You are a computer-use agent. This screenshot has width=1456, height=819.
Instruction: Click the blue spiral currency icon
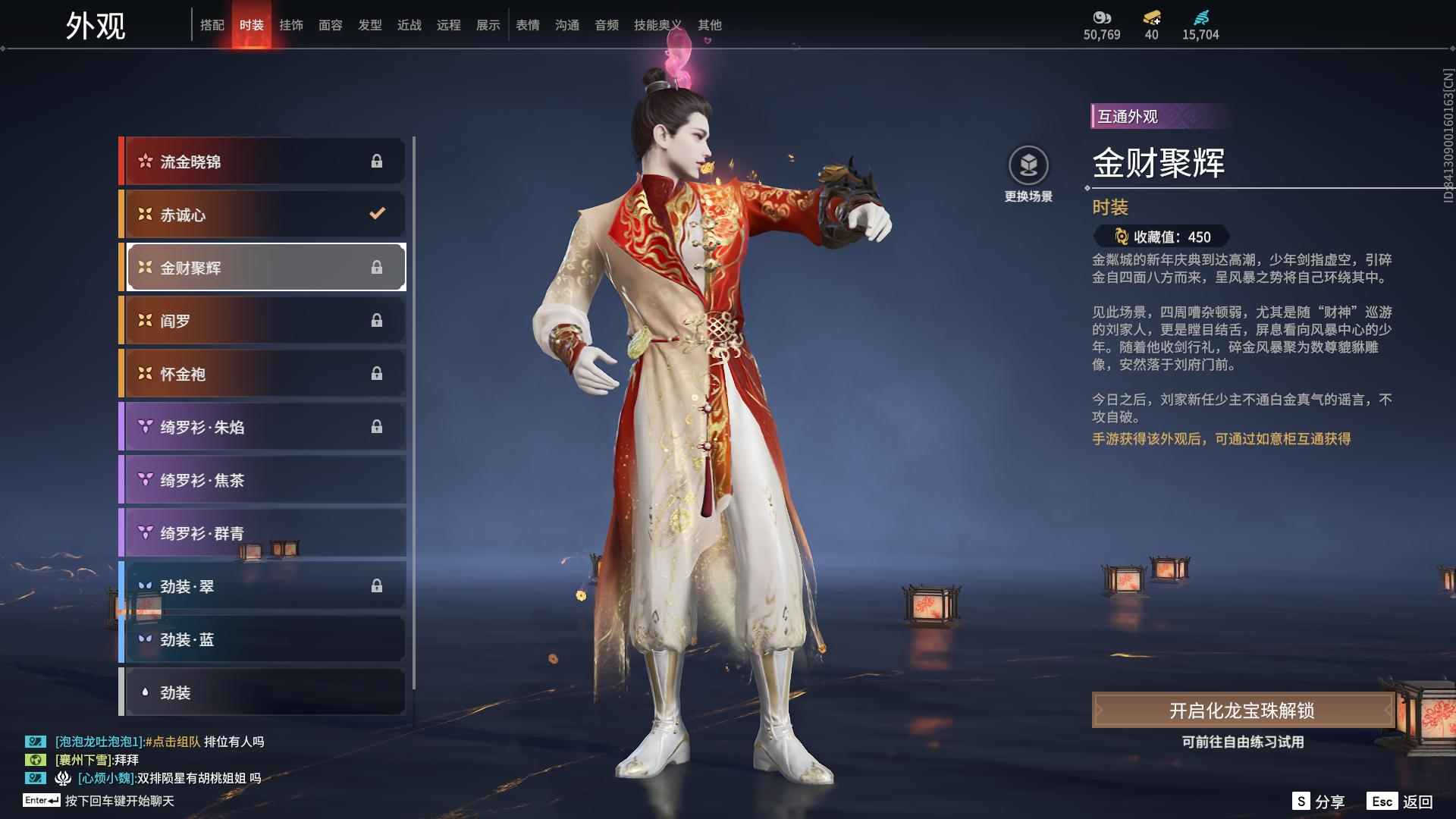[1200, 16]
